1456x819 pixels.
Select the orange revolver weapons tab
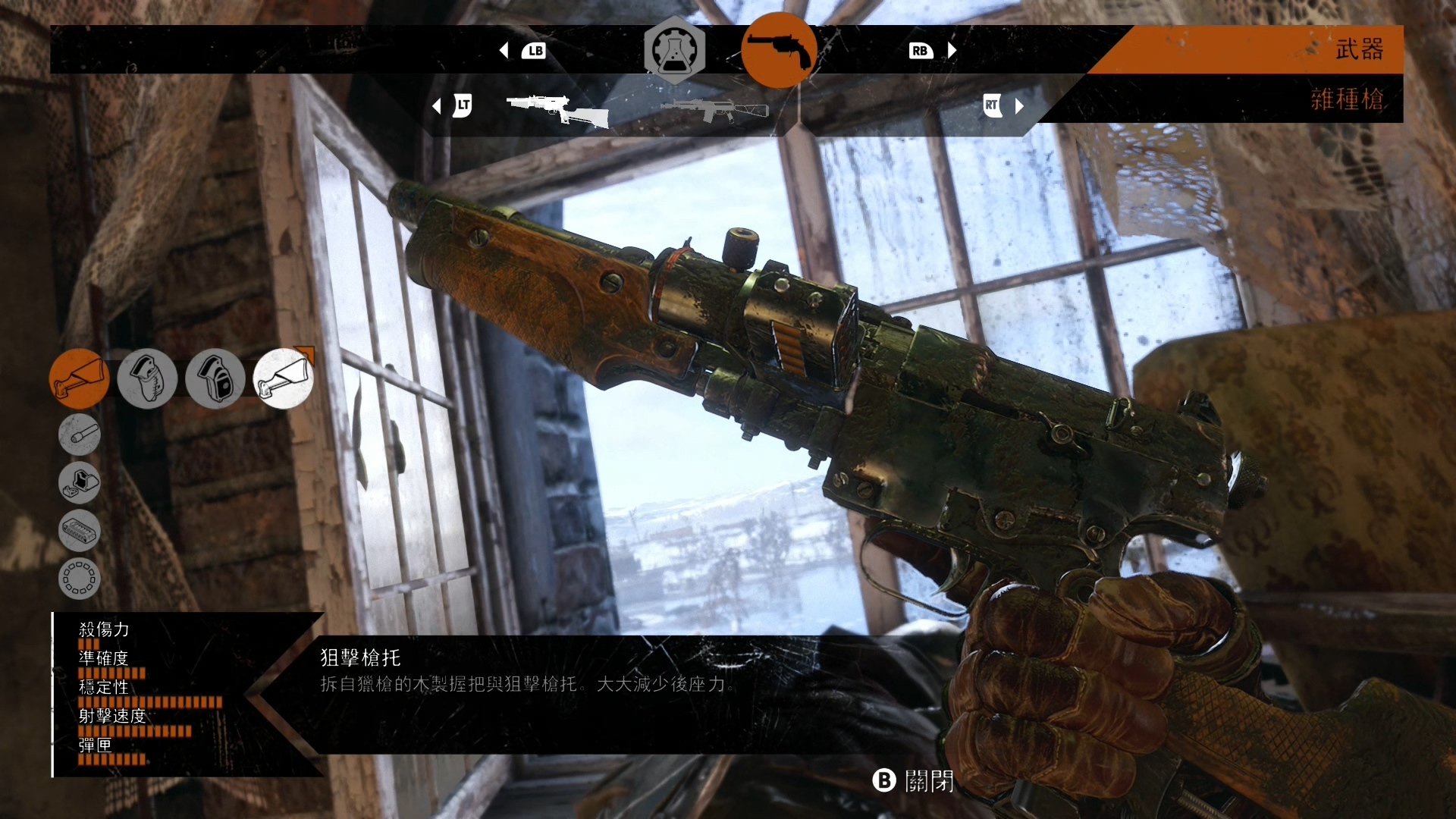[x=778, y=50]
